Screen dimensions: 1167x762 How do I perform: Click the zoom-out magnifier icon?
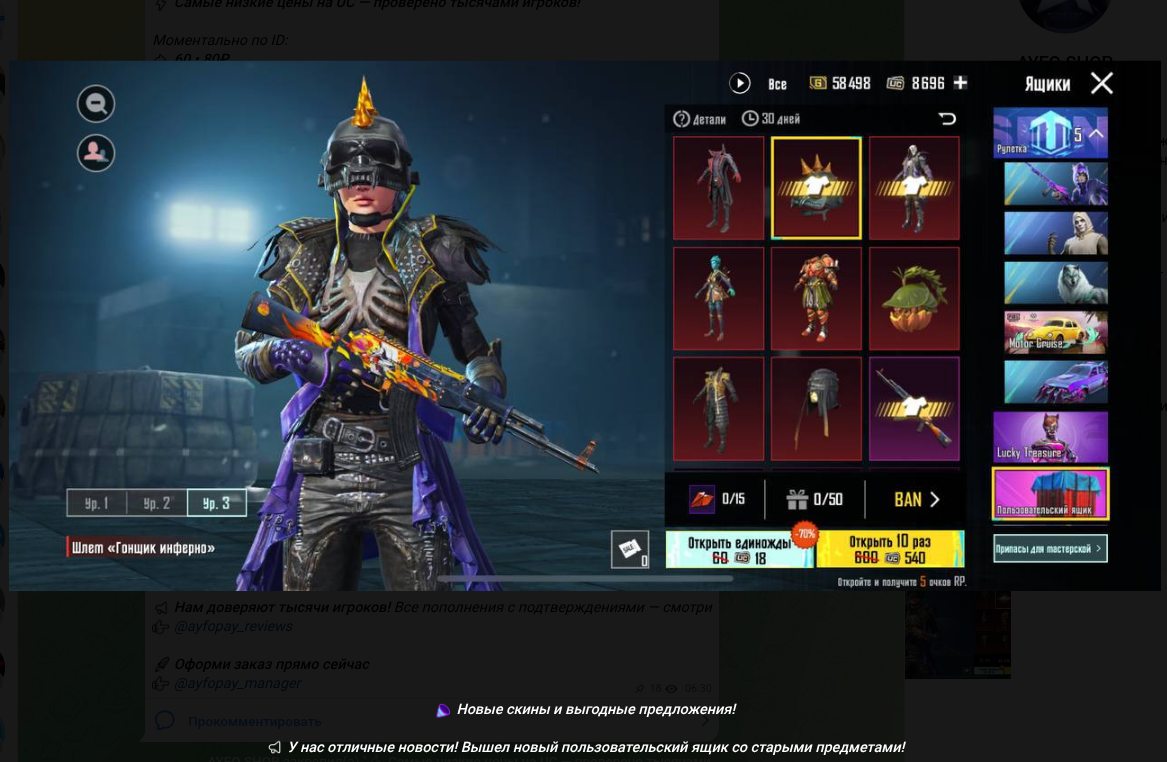pyautogui.click(x=96, y=104)
